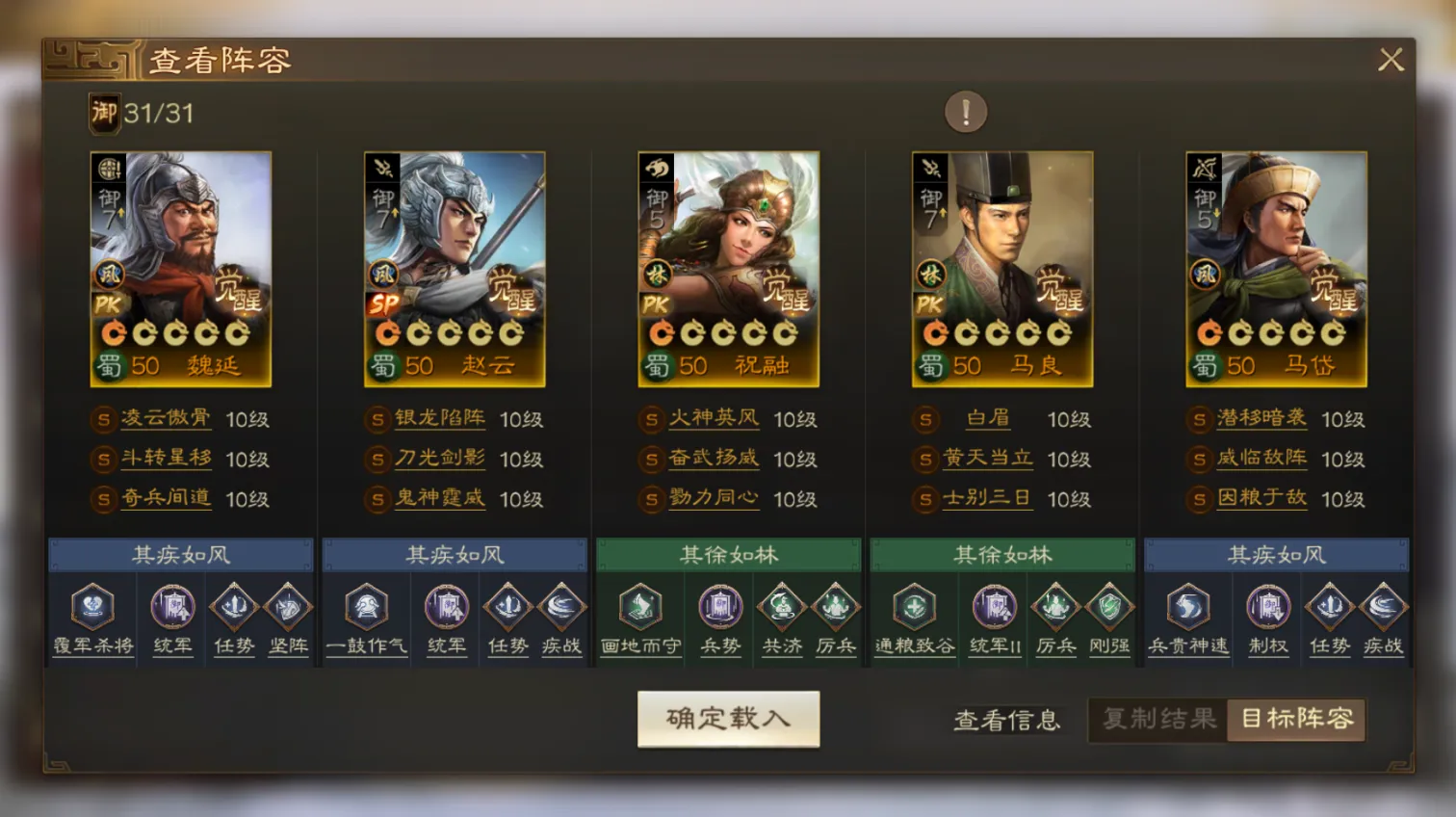Viewport: 1456px width, 817px height.
Task: Click the 疾战 icon in 赵云's bottom row
Action: (561, 608)
